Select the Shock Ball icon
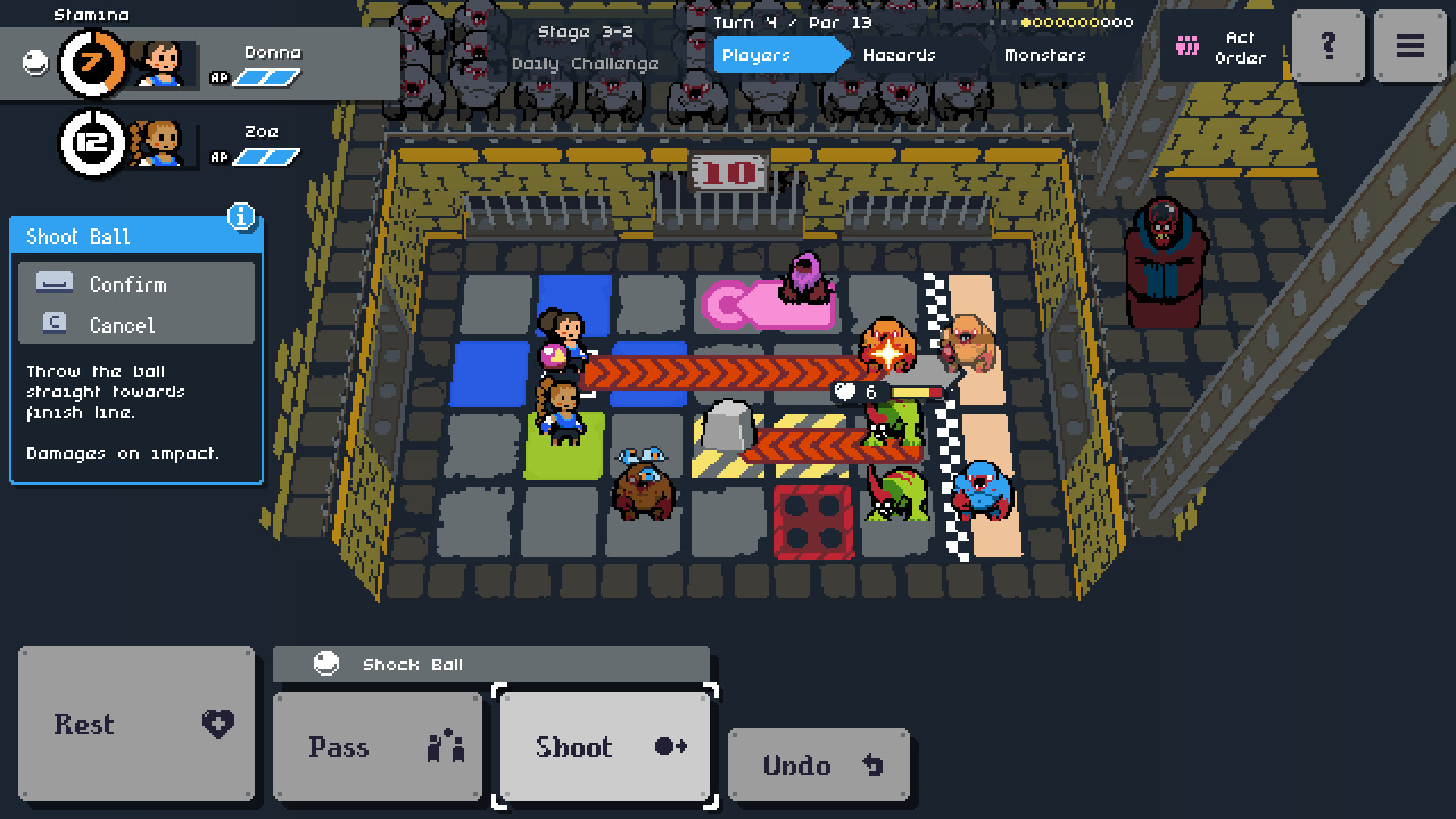 coord(326,664)
